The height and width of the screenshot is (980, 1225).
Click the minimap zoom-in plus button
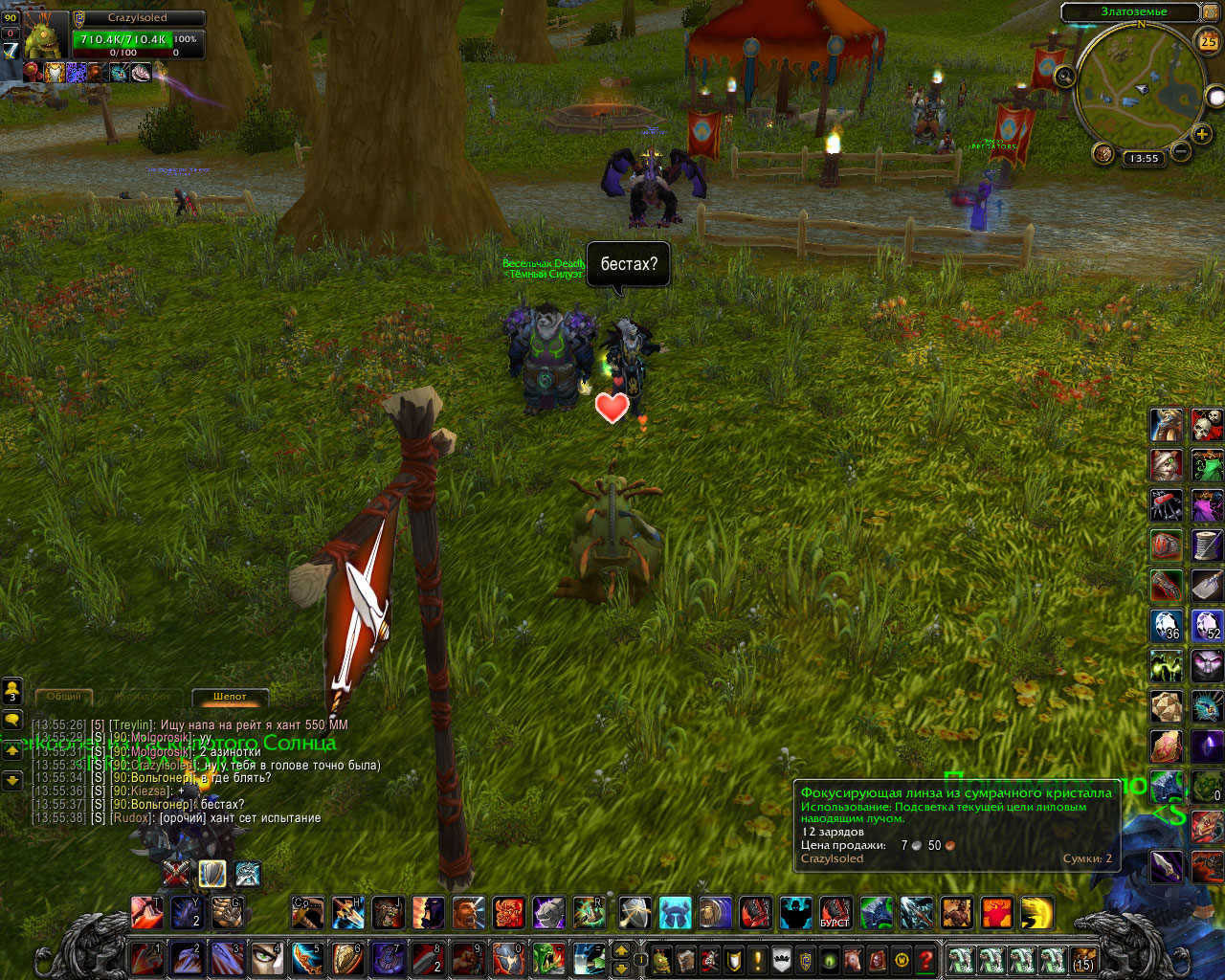click(x=1202, y=135)
